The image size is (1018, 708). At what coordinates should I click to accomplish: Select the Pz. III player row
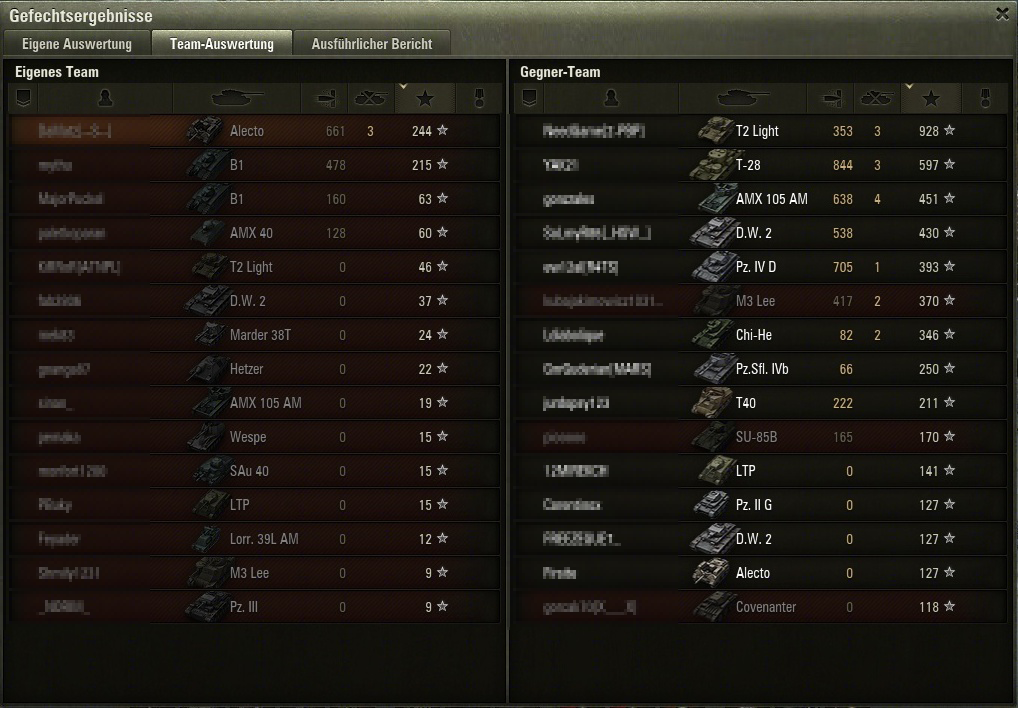point(254,607)
